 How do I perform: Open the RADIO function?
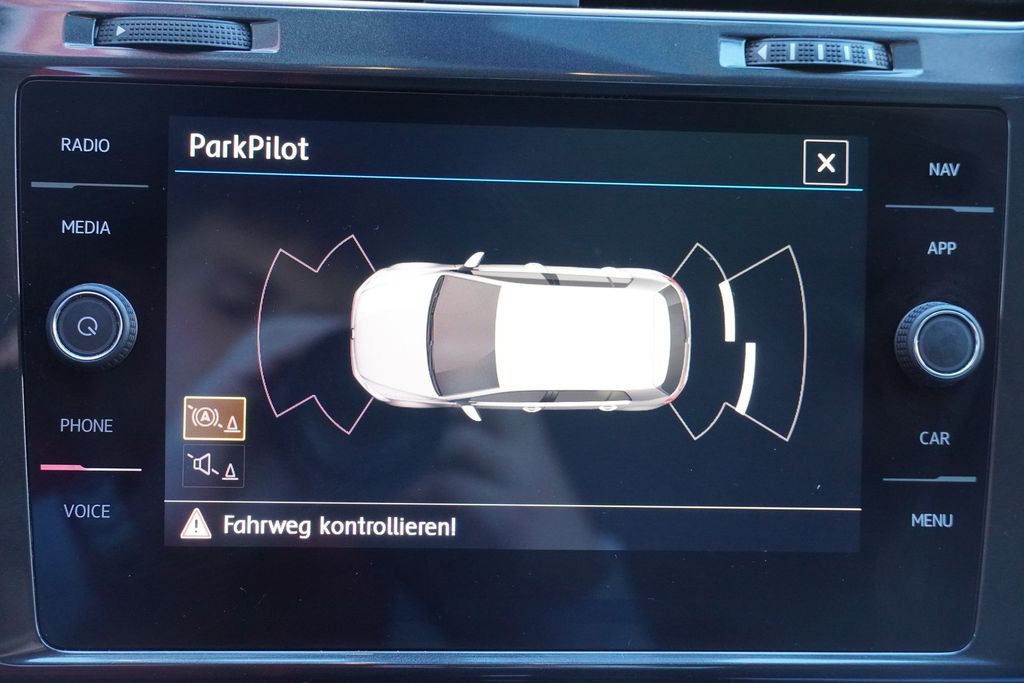click(85, 145)
